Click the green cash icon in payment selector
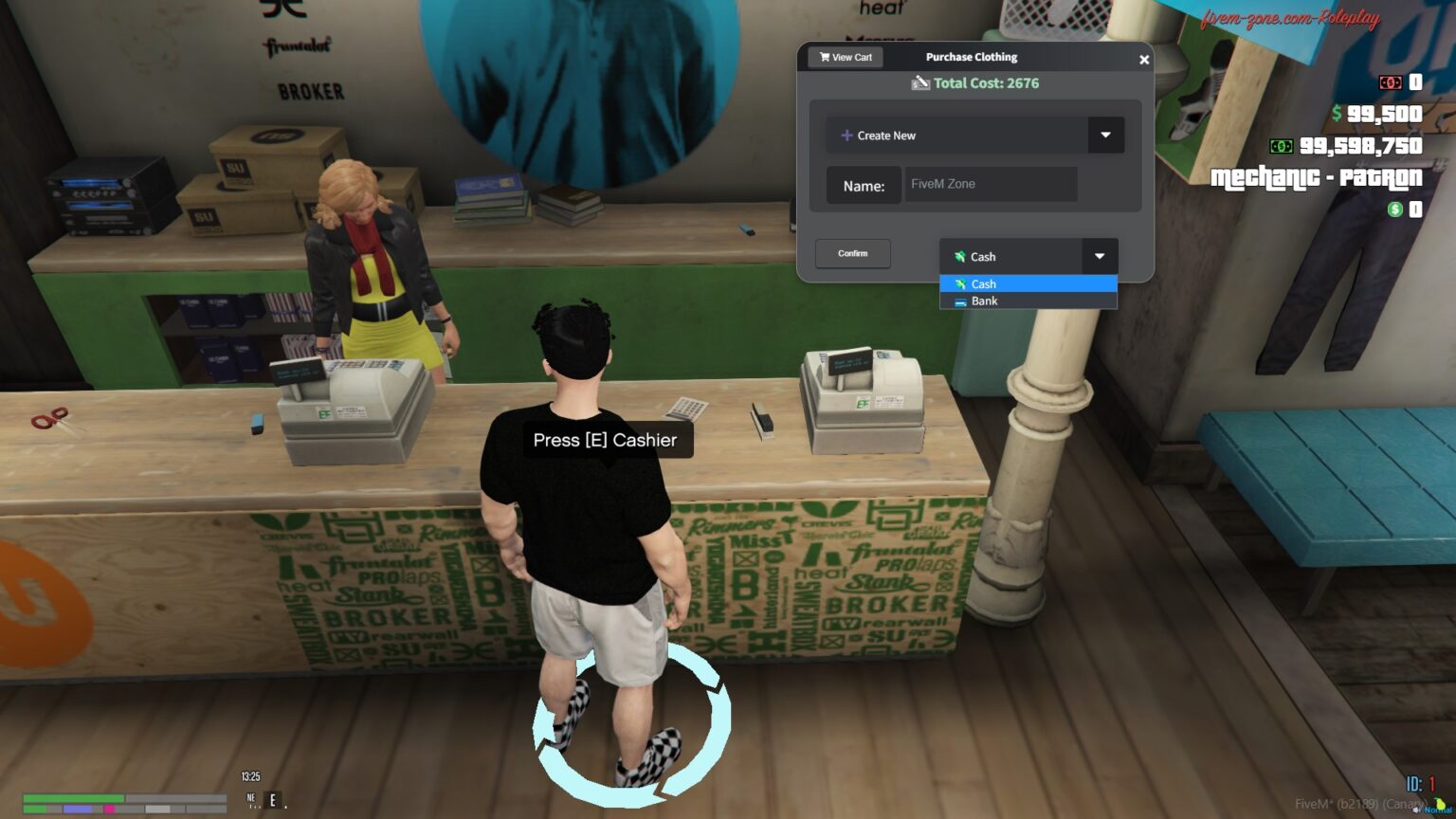This screenshot has width=1456, height=819. click(x=960, y=256)
